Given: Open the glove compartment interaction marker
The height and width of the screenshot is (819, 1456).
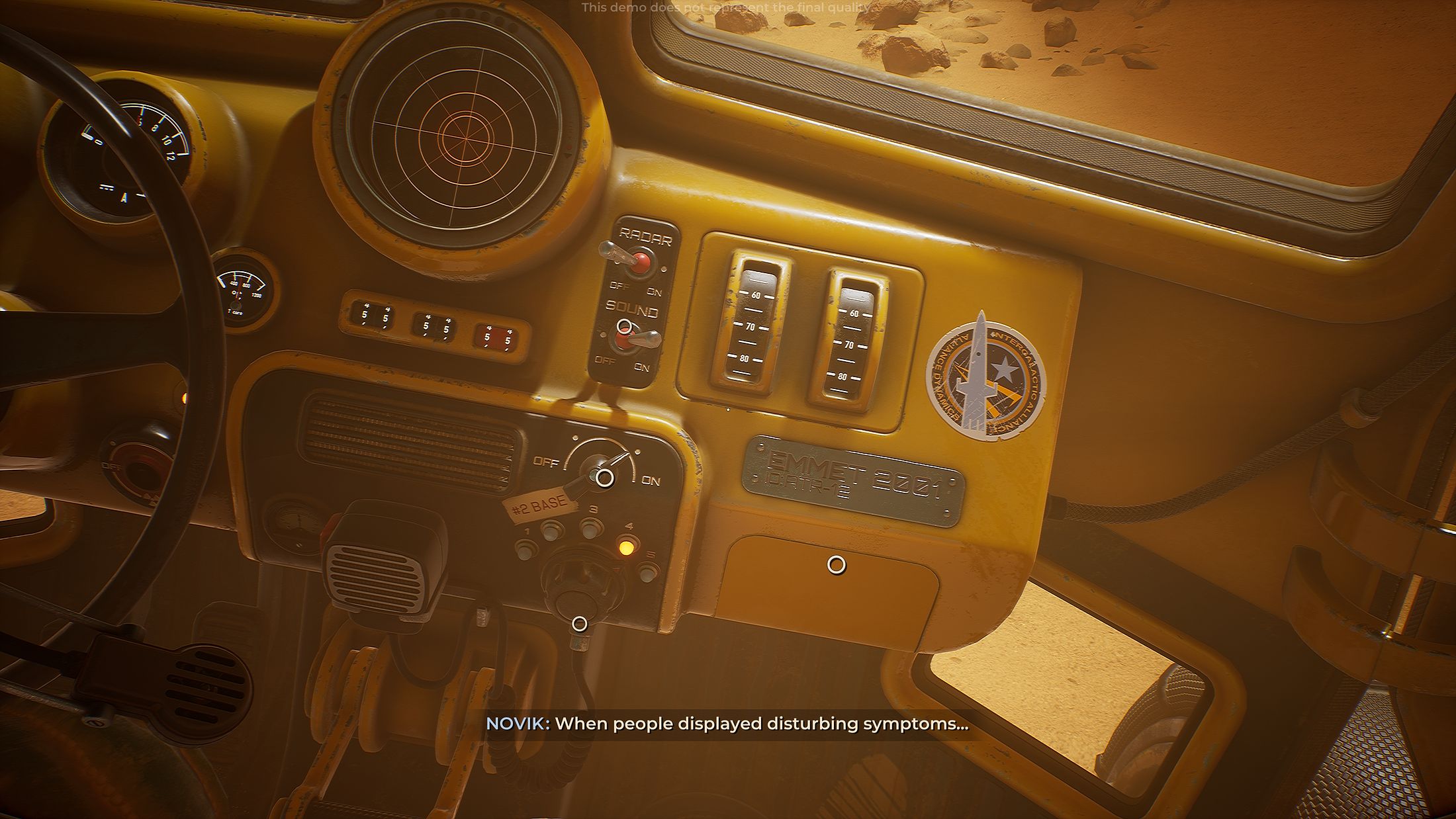Looking at the screenshot, I should coord(837,565).
